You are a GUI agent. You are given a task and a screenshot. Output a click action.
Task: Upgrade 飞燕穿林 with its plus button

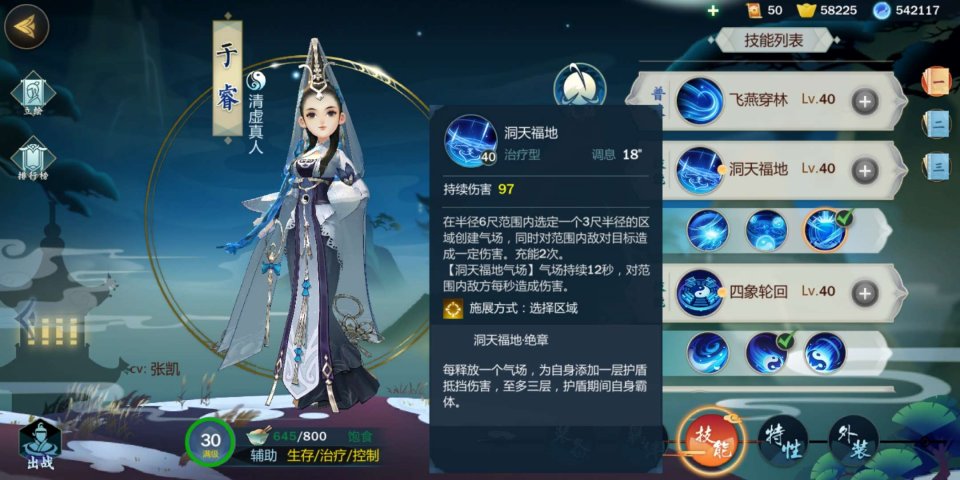pos(864,100)
